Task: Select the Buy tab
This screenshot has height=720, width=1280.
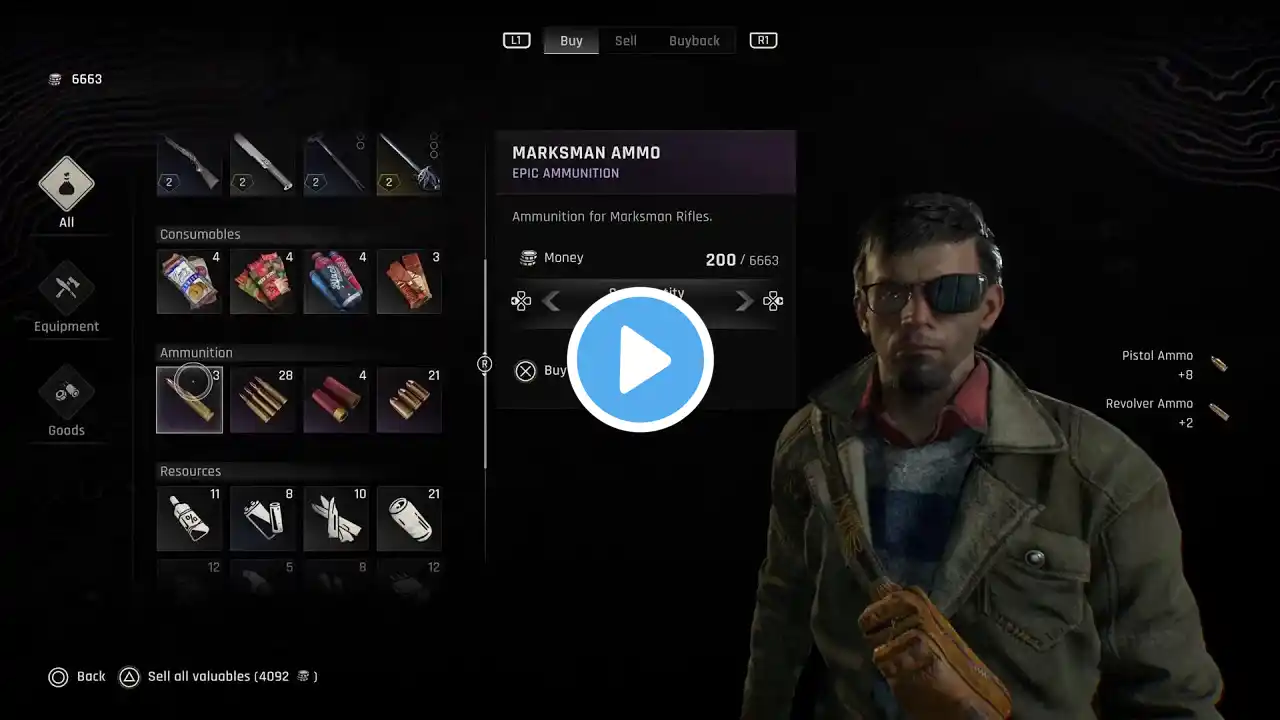Action: (x=571, y=41)
